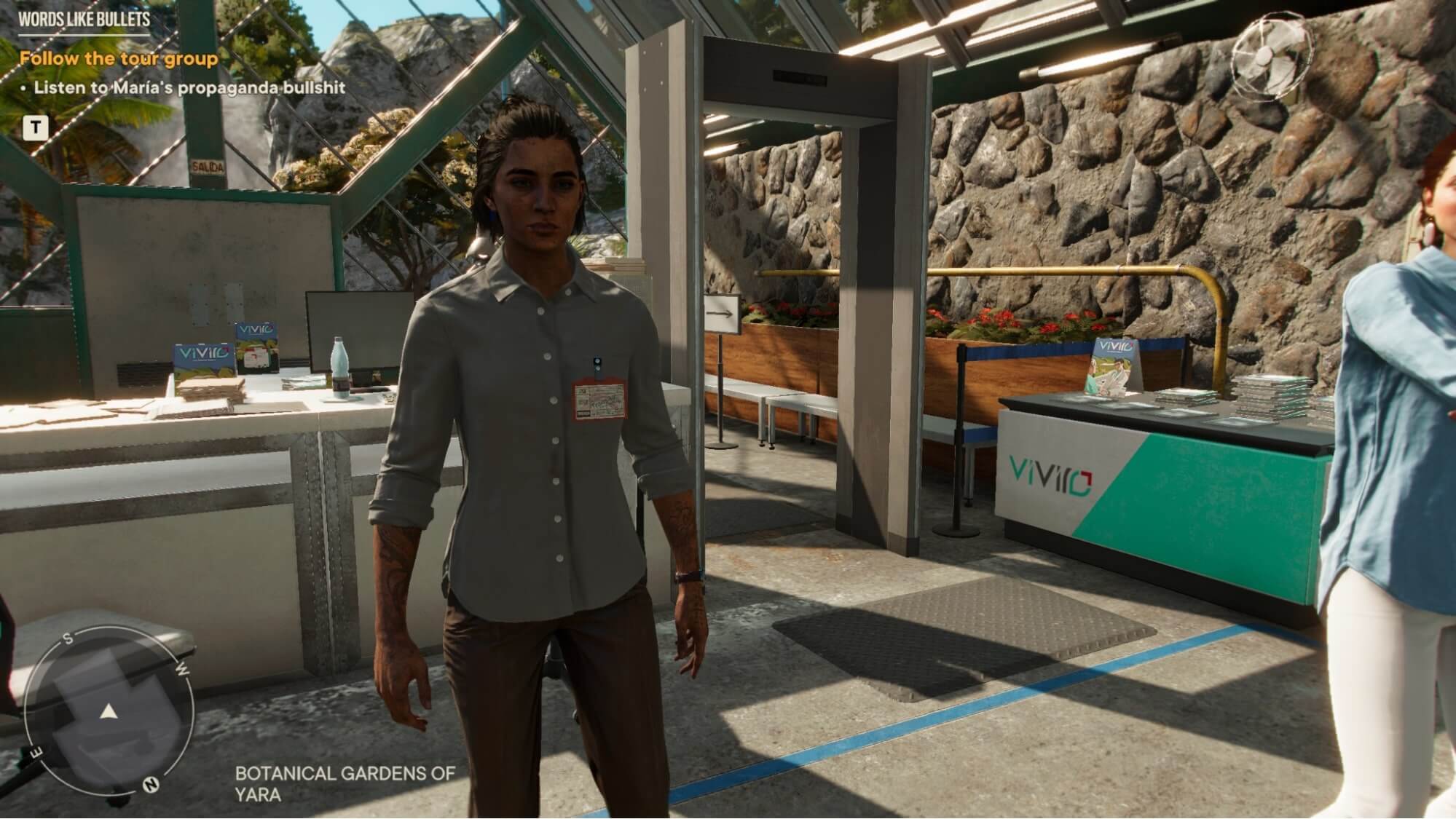Select the Words Like Bullets mission title
This screenshot has height=819, width=1456.
84,19
